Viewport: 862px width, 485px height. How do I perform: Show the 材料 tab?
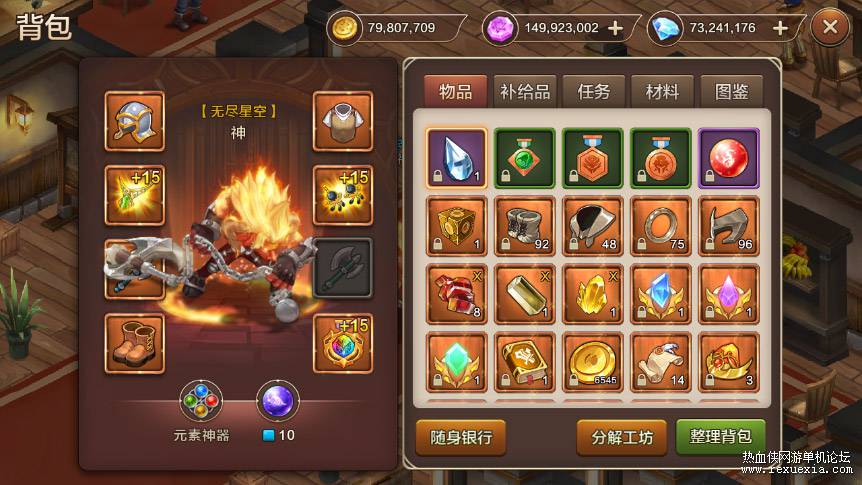coord(662,91)
